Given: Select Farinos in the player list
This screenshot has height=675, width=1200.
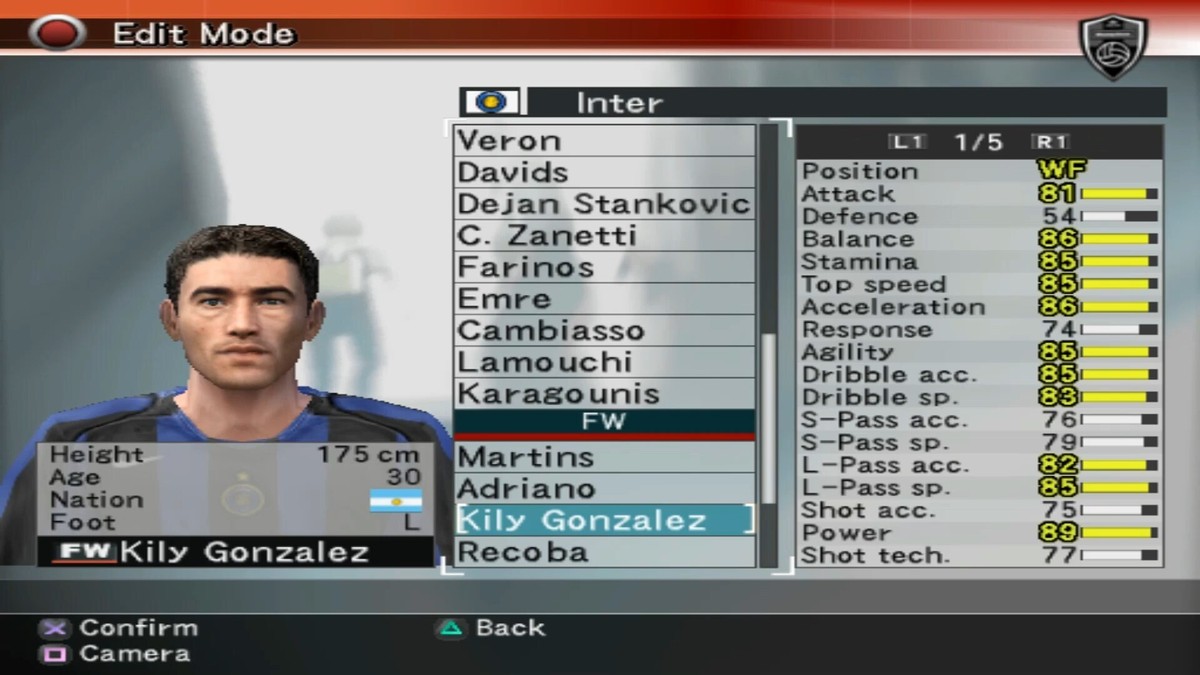Looking at the screenshot, I should [604, 267].
